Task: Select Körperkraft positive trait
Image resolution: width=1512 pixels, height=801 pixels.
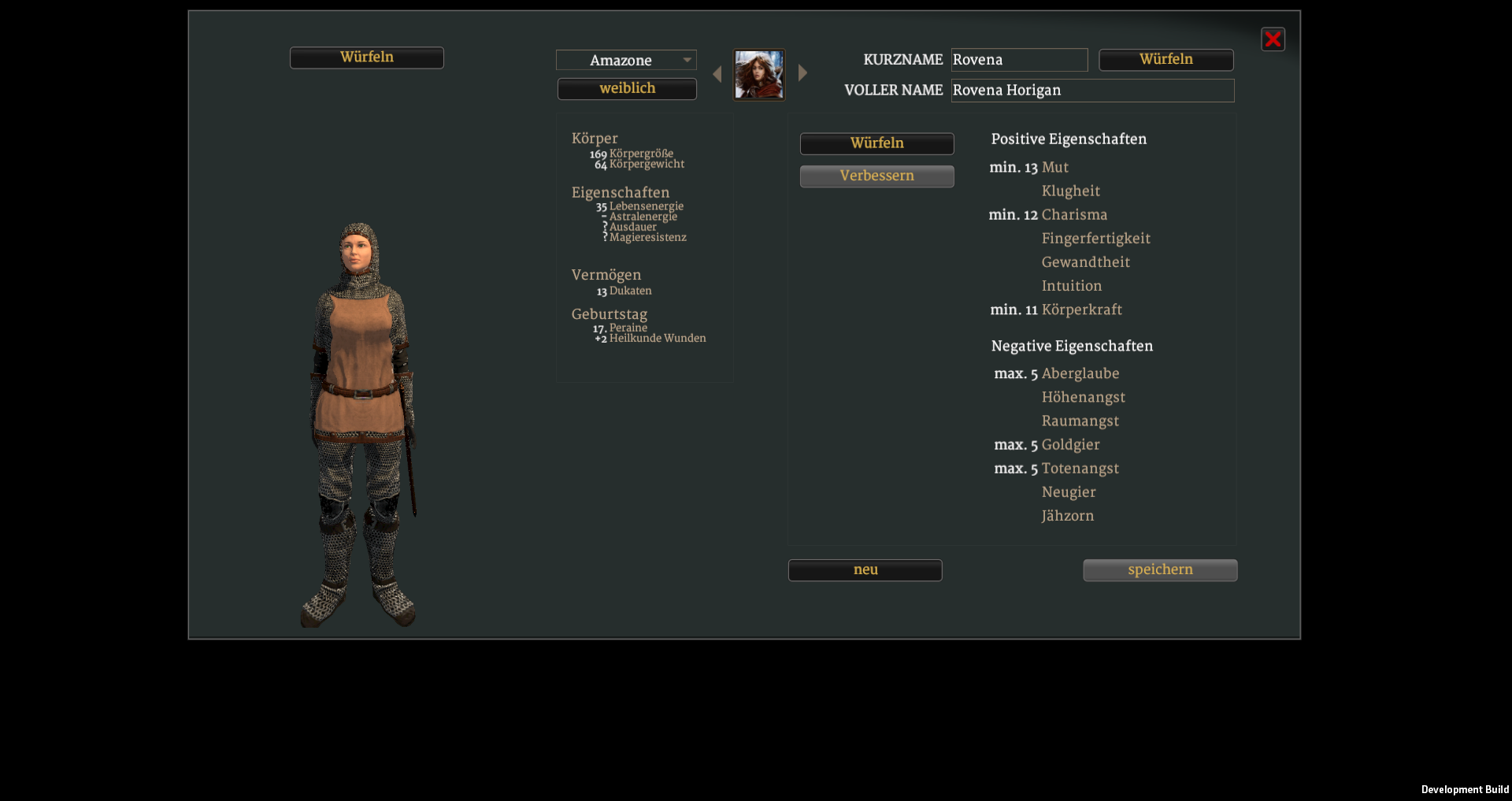Action: pyautogui.click(x=1082, y=310)
